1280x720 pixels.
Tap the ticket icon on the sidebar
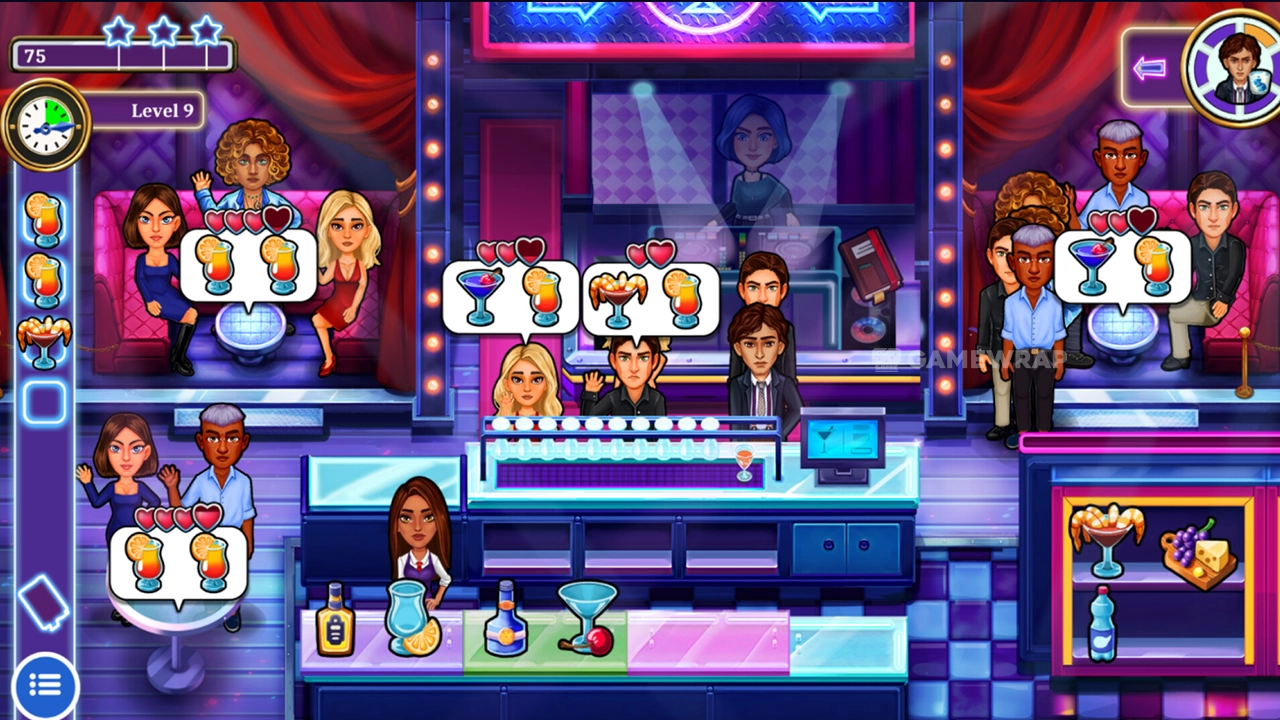[x=44, y=602]
